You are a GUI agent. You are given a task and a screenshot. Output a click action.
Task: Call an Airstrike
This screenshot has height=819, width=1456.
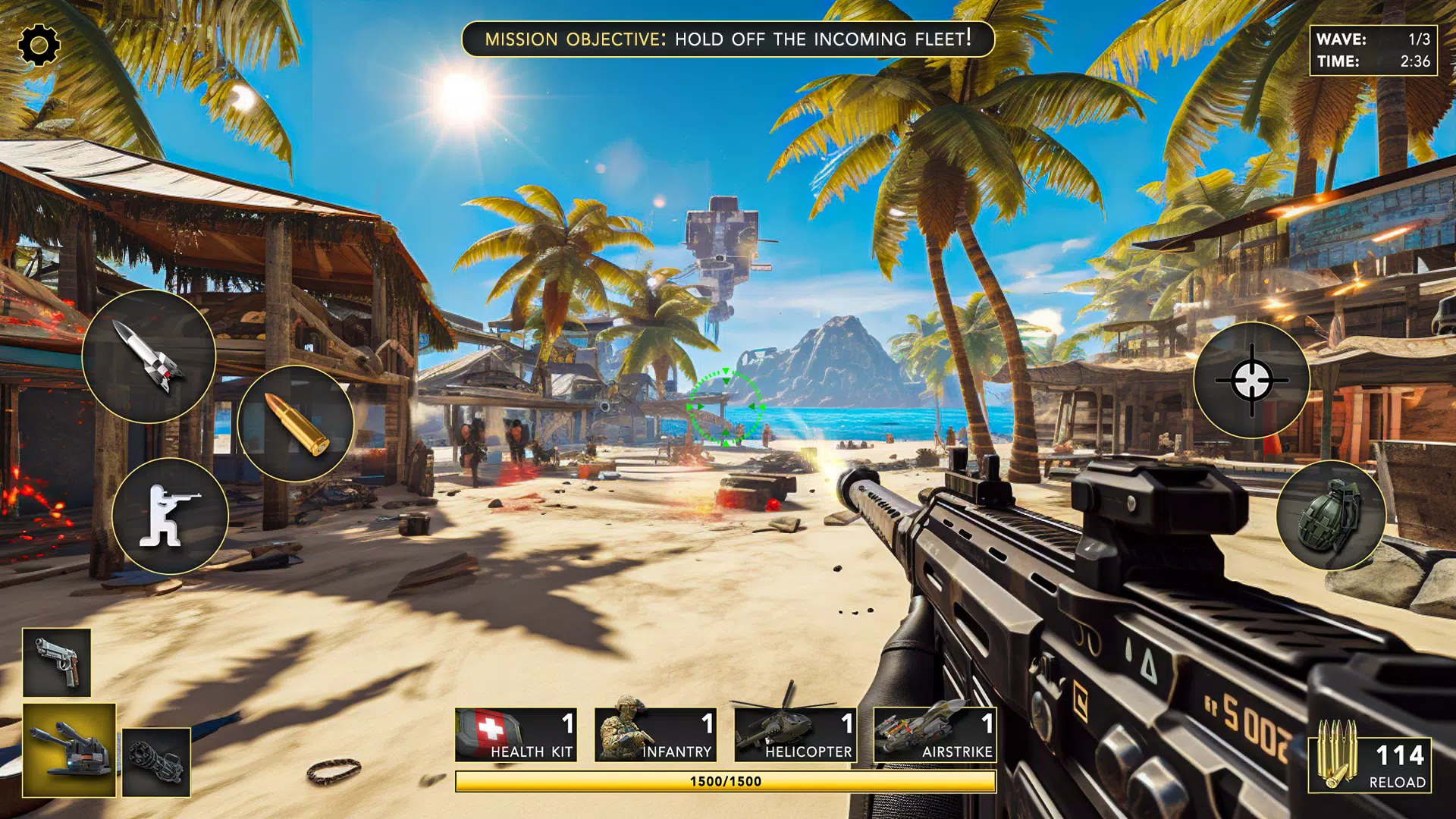pos(934,735)
